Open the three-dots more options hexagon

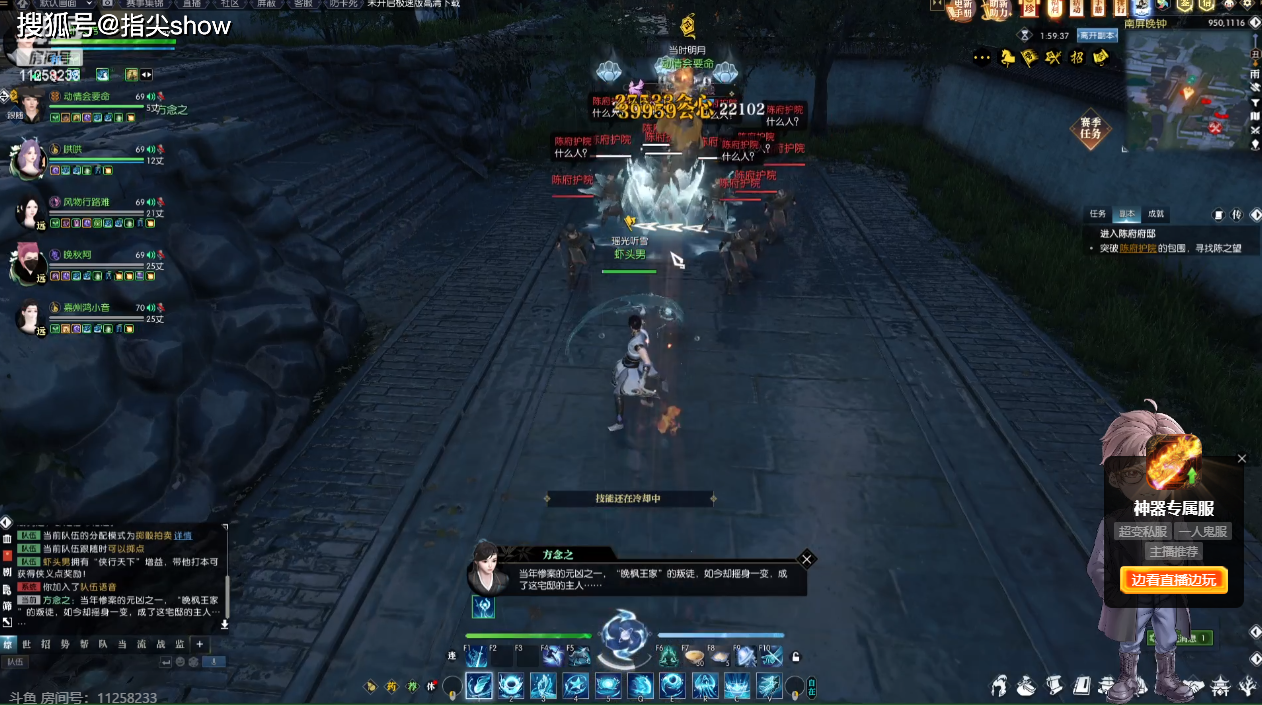pos(982,58)
